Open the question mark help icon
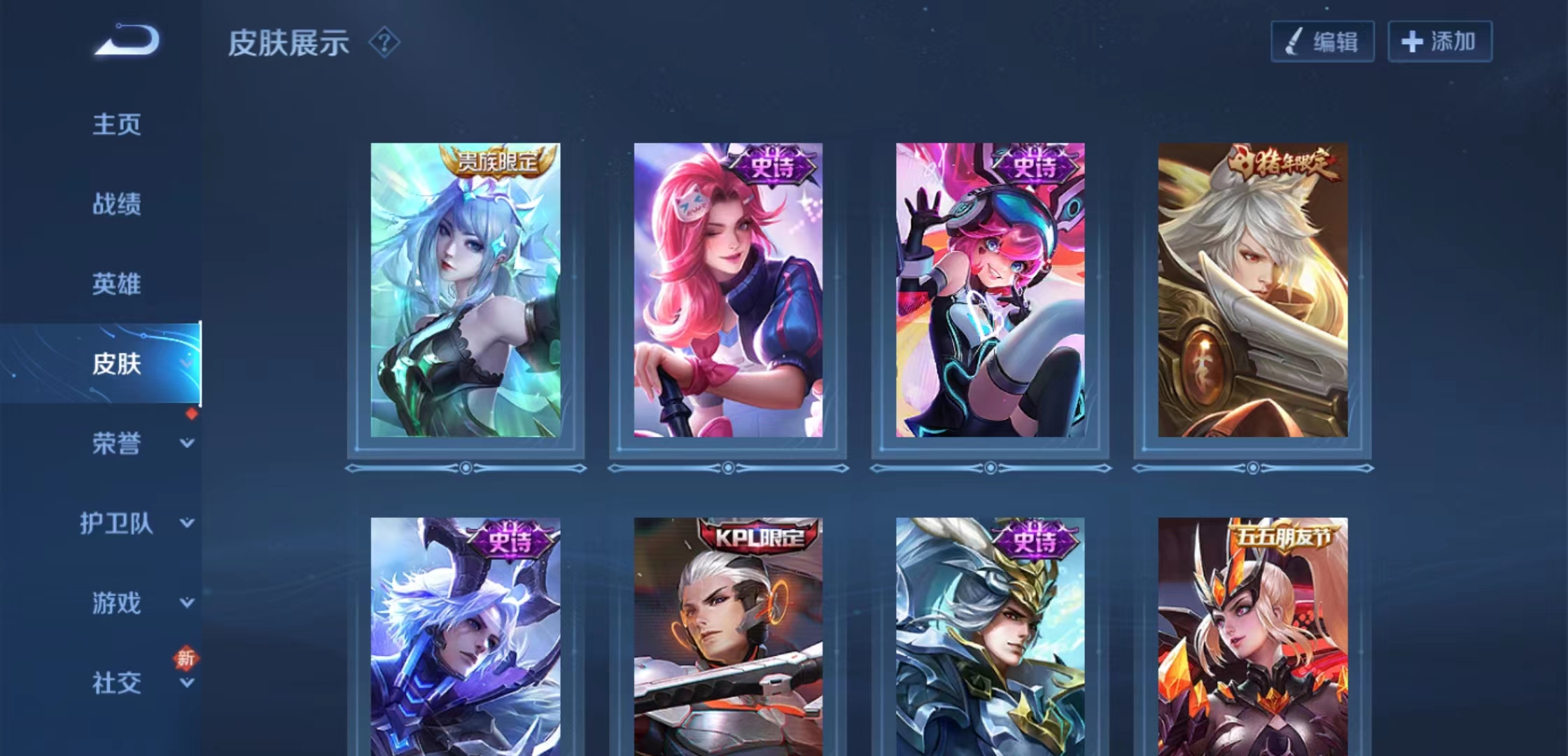This screenshot has width=1568, height=756. pyautogui.click(x=384, y=43)
